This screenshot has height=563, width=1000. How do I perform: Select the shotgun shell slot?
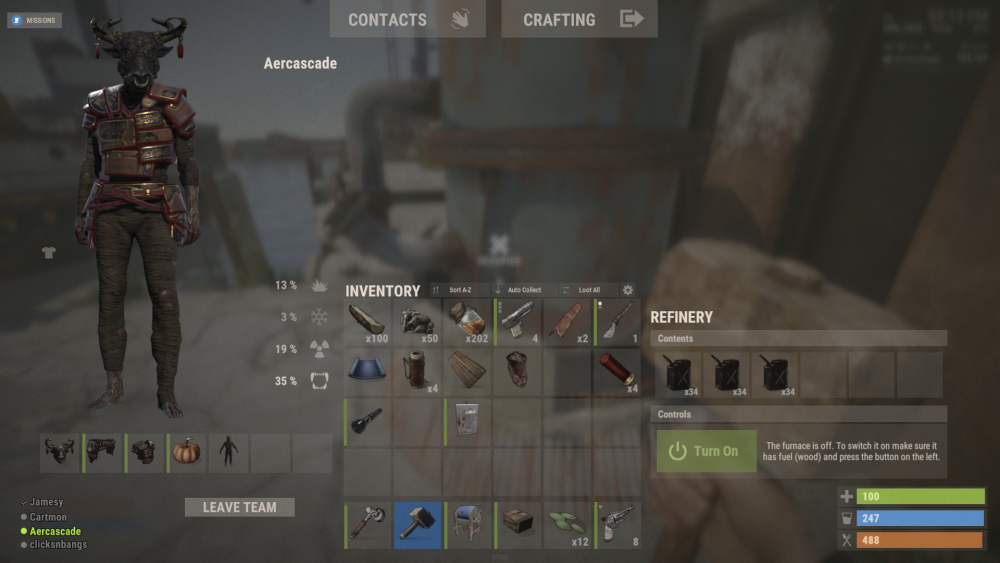[x=617, y=372]
